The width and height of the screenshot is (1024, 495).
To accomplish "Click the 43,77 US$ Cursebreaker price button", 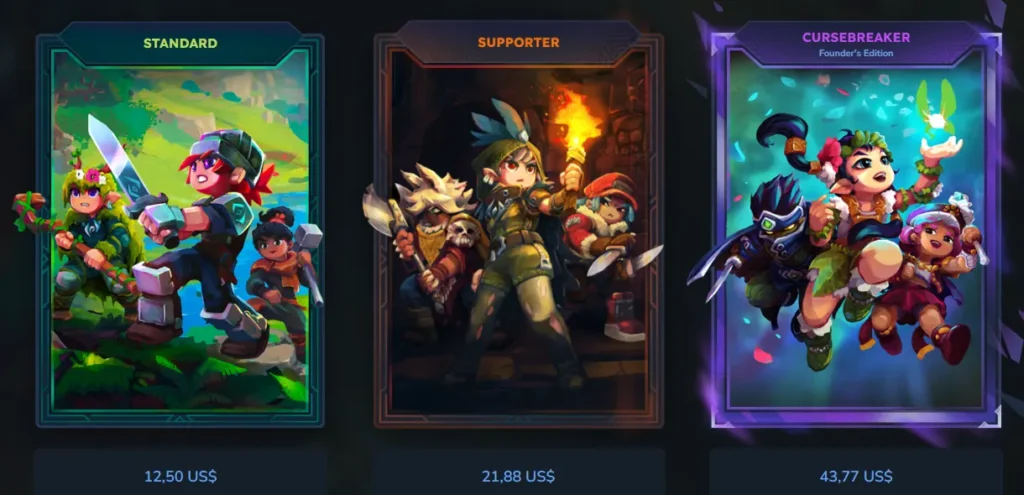I will coord(856,475).
